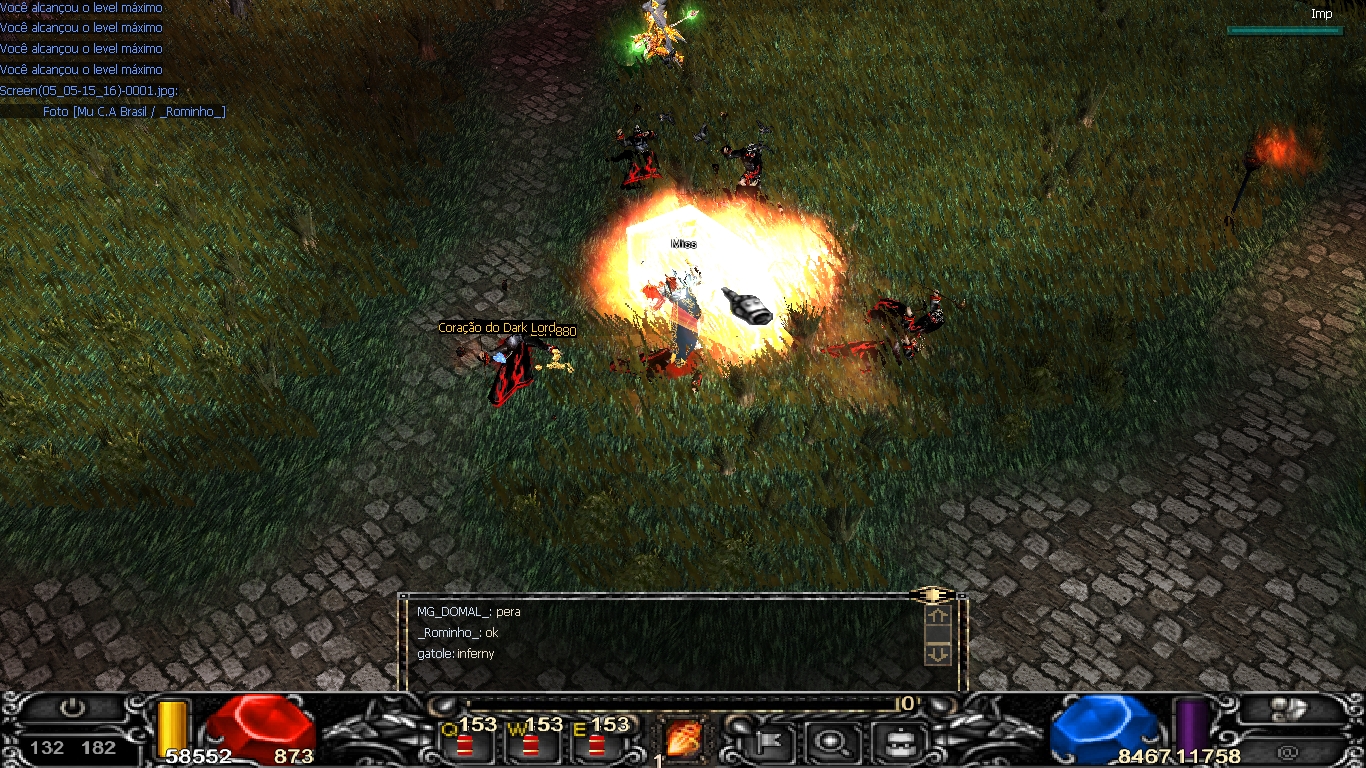This screenshot has height=768, width=1366.
Task: Click the @ symbol button
Action: point(1288,748)
